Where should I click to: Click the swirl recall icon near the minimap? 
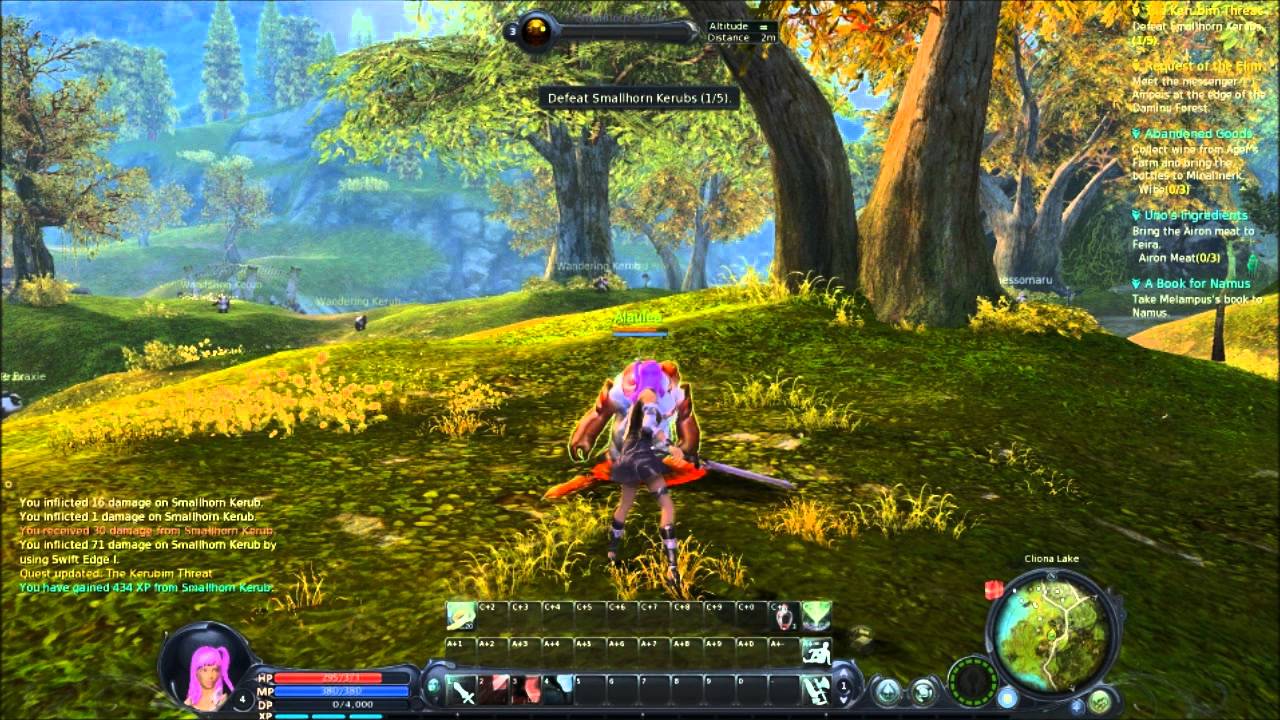tap(922, 691)
